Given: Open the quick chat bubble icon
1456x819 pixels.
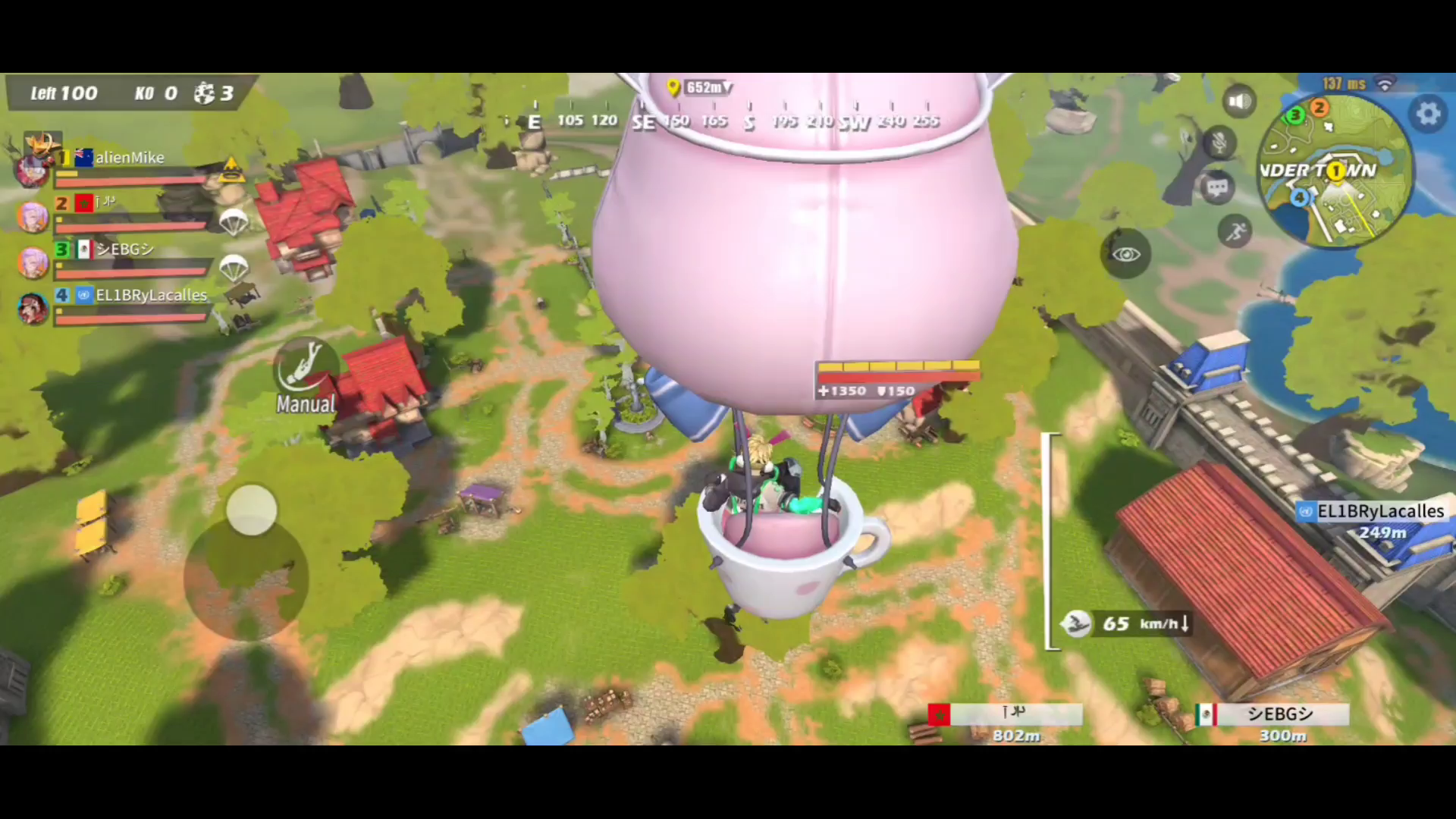Looking at the screenshot, I should [x=1218, y=187].
